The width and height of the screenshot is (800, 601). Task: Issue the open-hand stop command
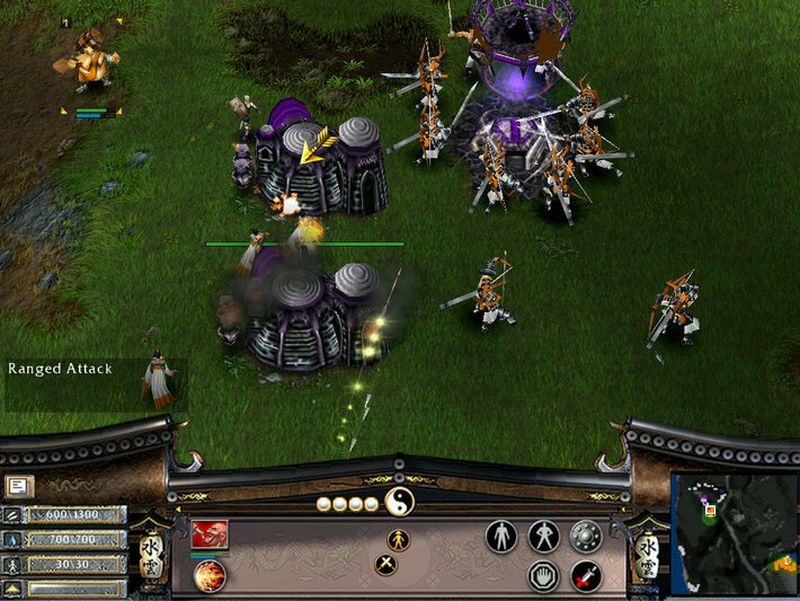point(543,576)
